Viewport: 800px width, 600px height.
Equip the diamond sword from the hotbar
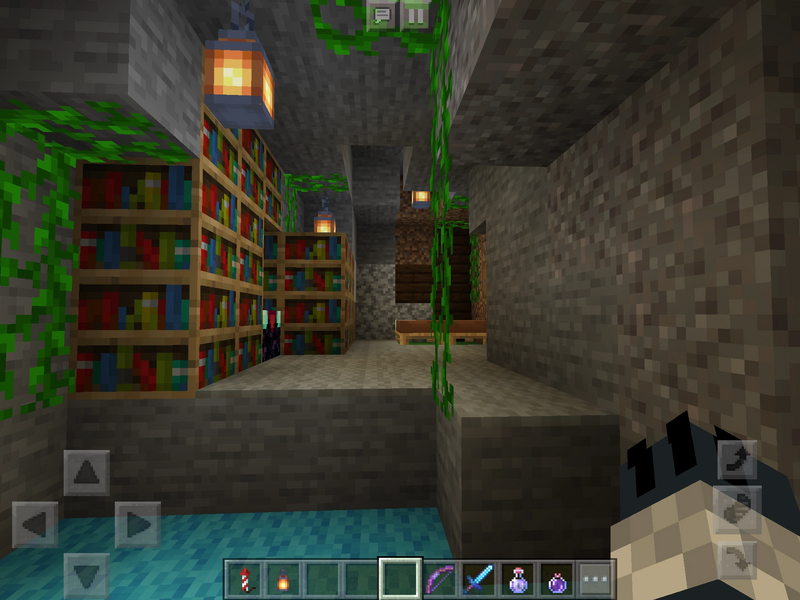point(478,579)
